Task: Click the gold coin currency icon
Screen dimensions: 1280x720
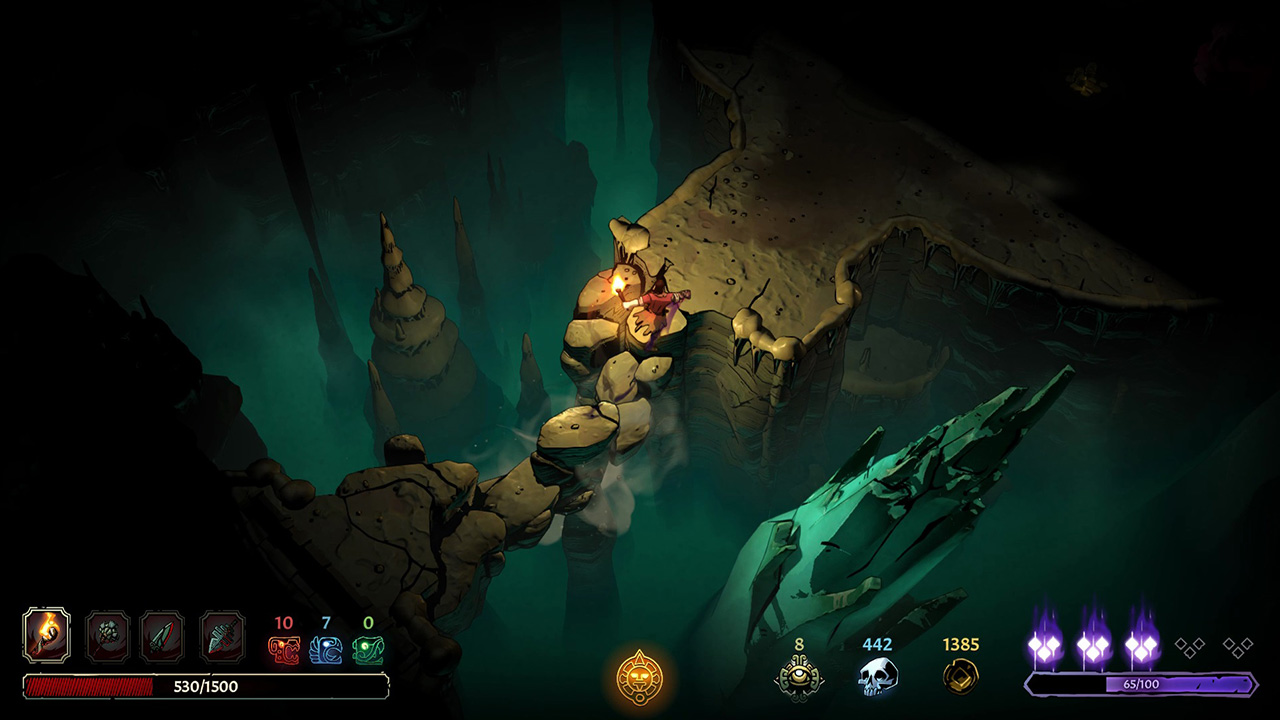Action: point(960,677)
